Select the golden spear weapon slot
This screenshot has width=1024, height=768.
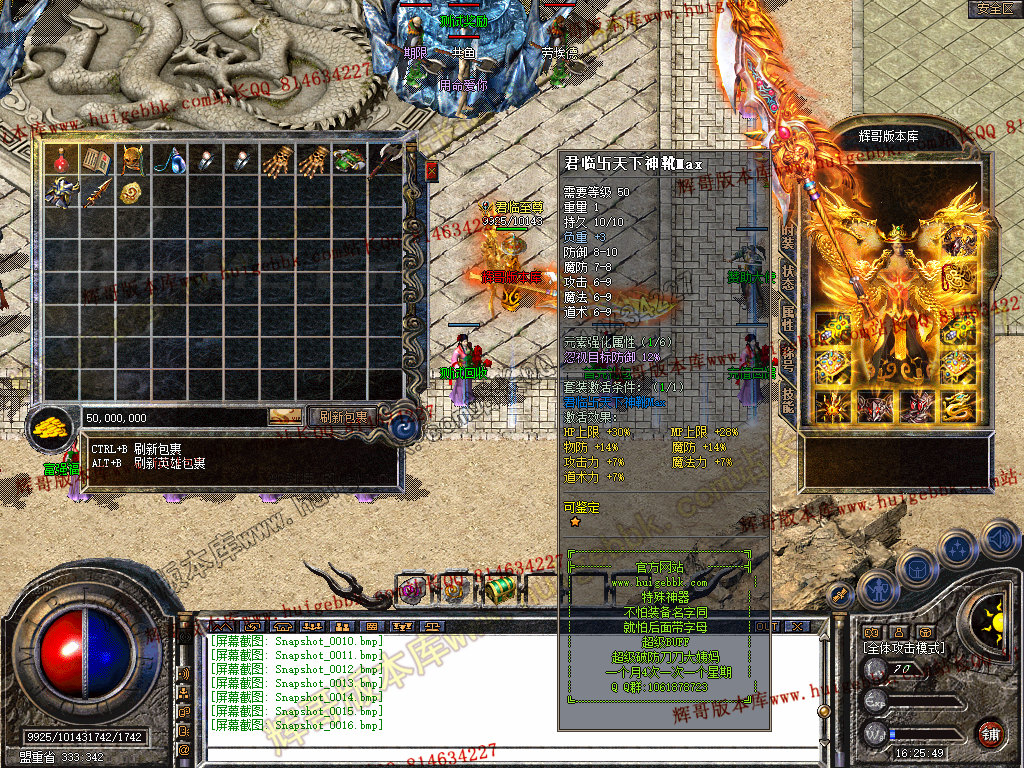pyautogui.click(x=96, y=193)
